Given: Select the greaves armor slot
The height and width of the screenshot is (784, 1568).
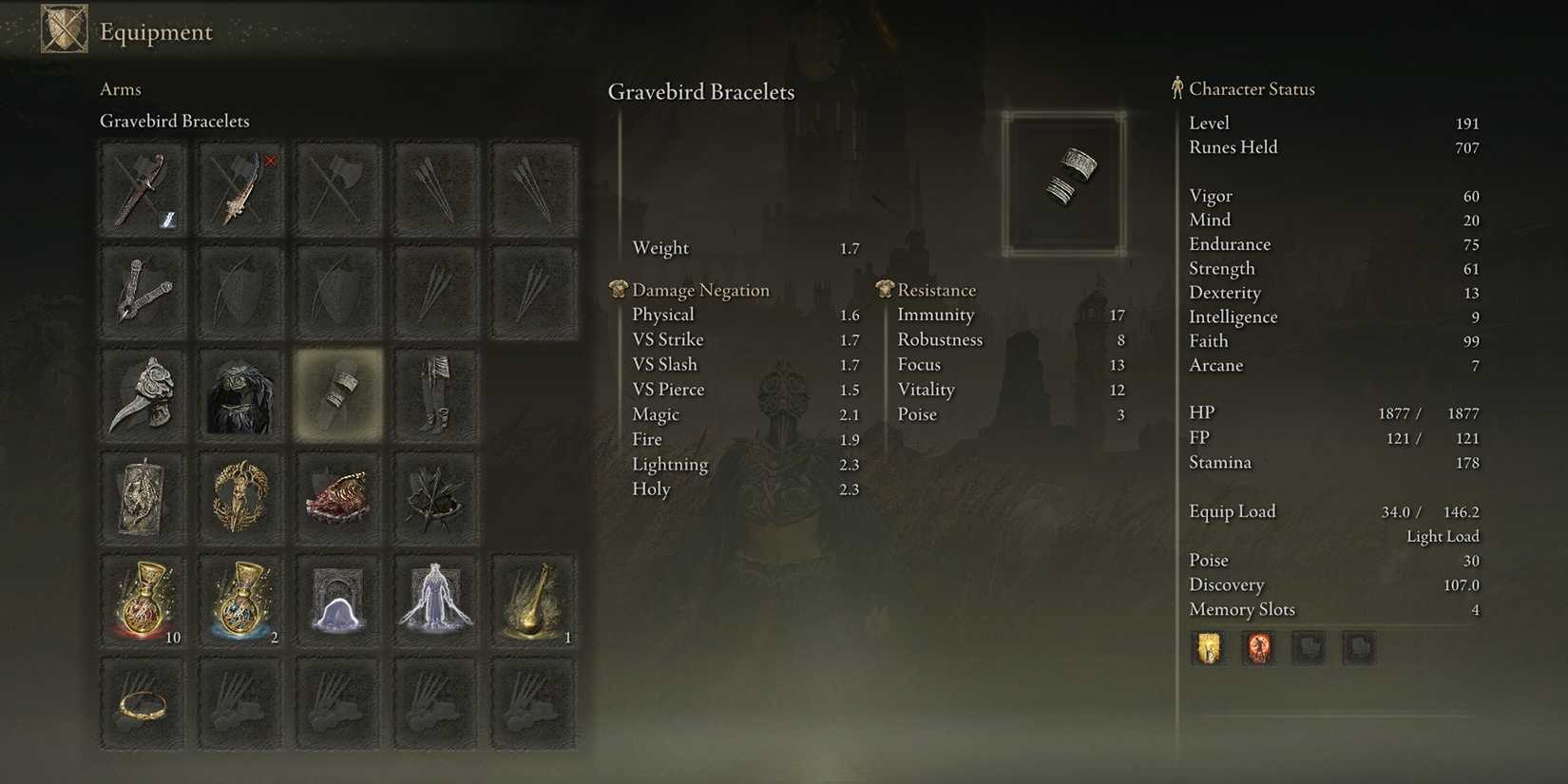Looking at the screenshot, I should [x=435, y=393].
